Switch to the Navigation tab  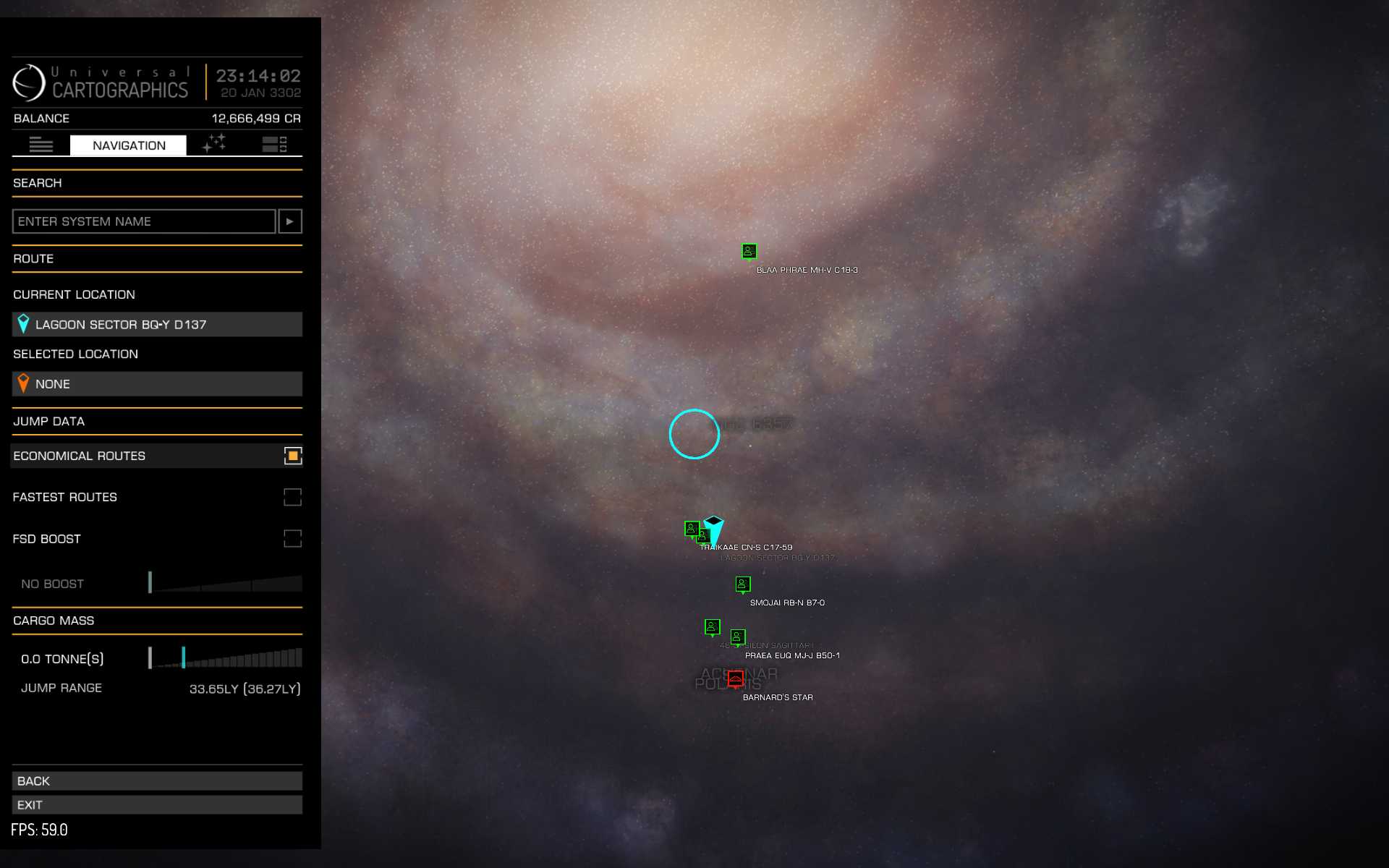point(128,145)
